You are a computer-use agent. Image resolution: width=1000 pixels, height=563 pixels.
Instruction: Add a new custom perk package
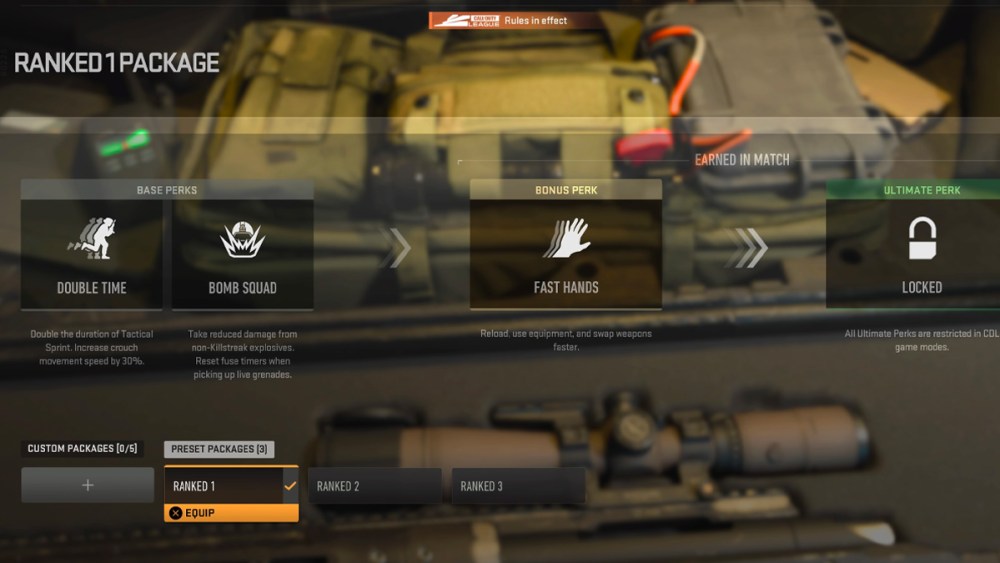click(x=88, y=485)
